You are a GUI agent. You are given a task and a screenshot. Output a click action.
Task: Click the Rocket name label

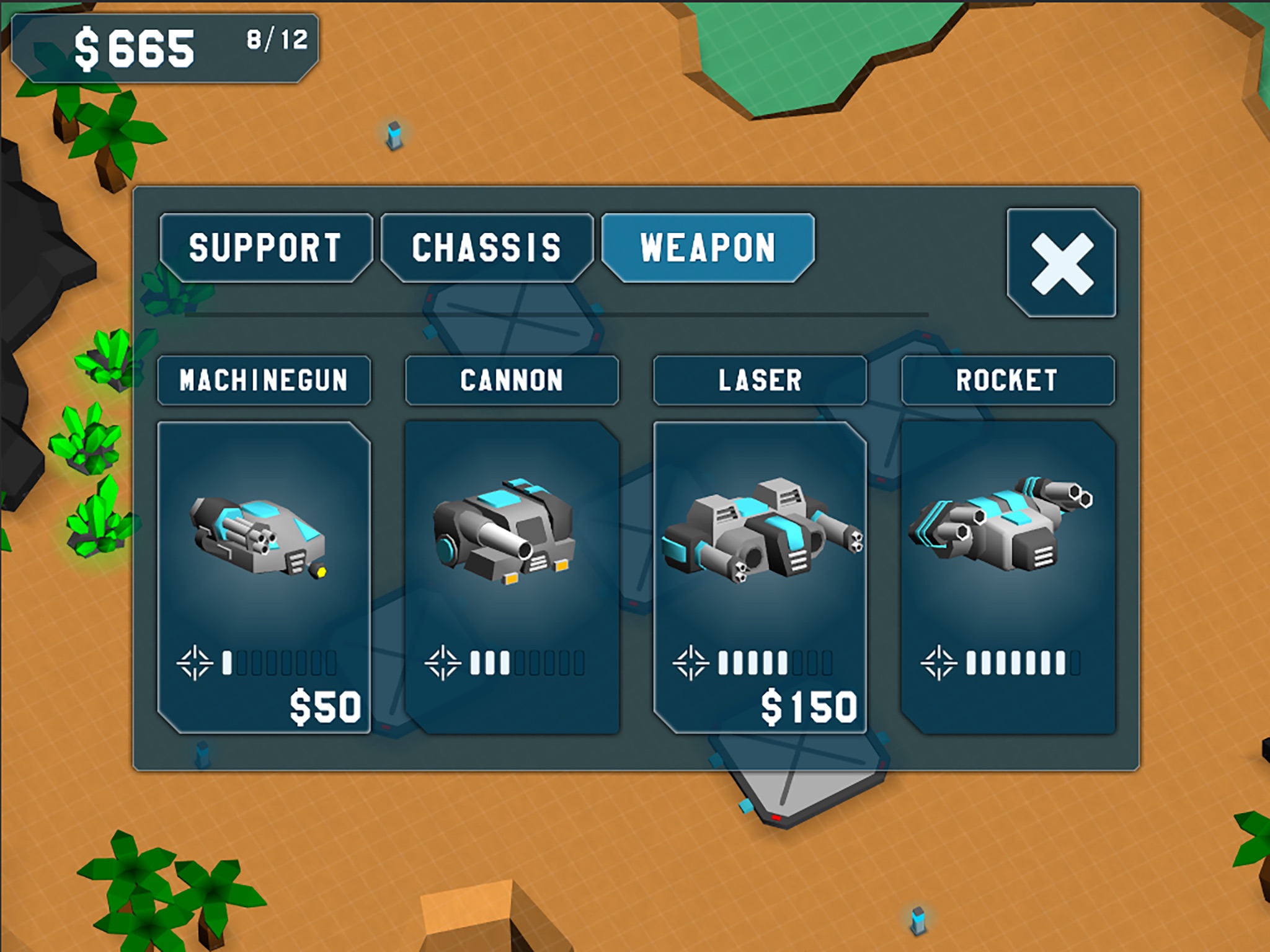[x=1008, y=381]
